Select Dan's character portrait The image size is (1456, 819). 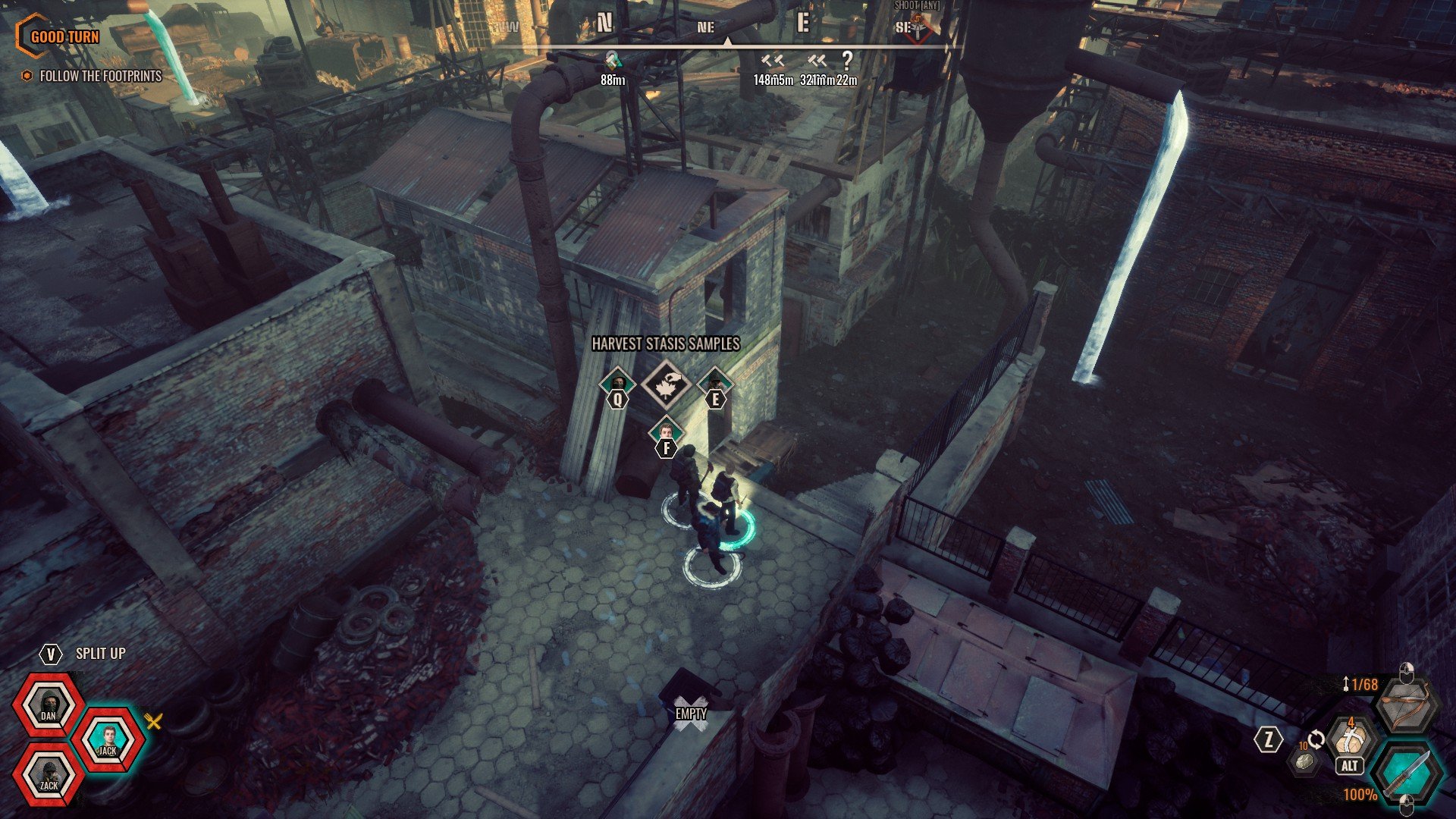pyautogui.click(x=49, y=707)
